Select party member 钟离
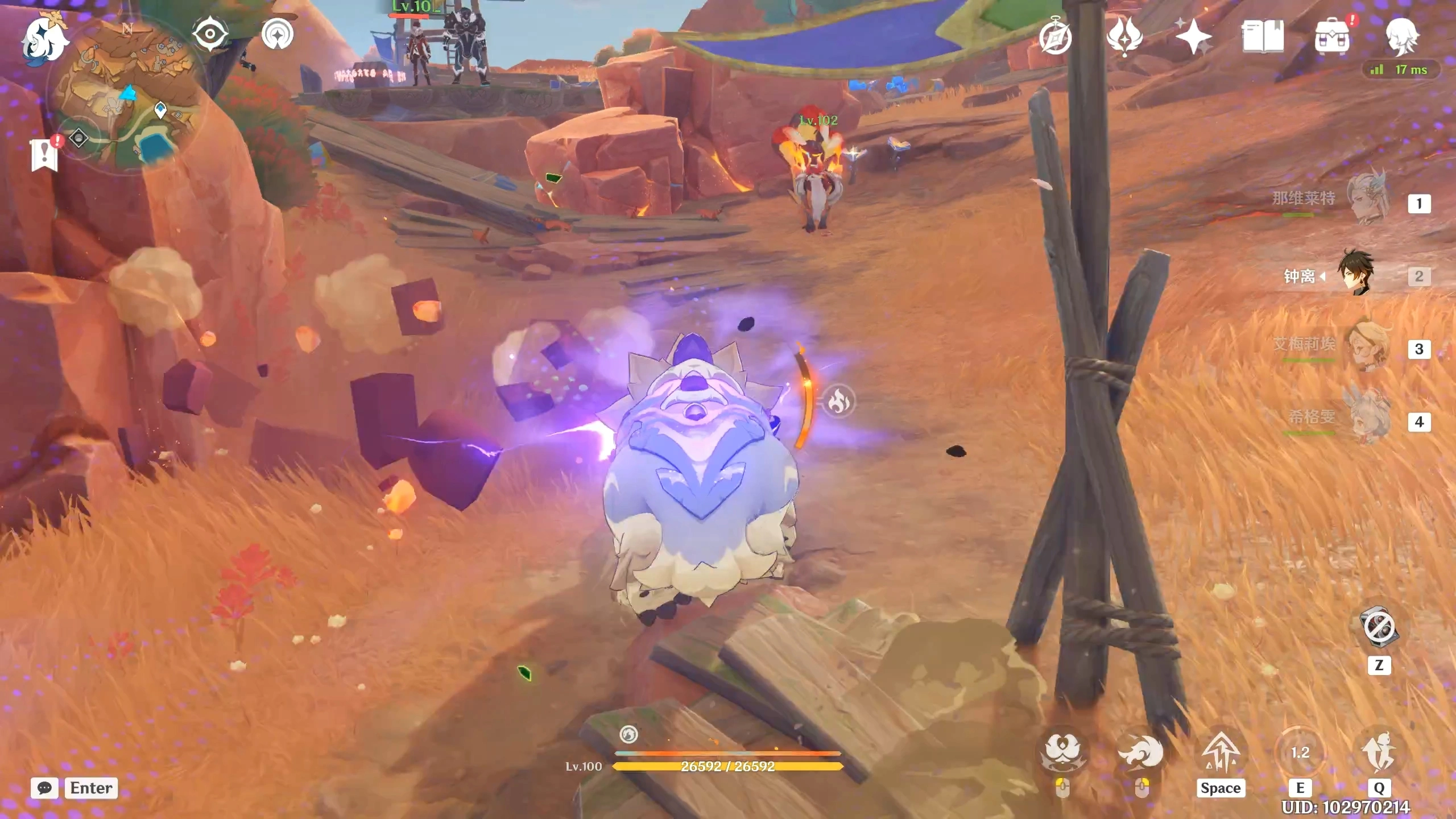Viewport: 1456px width, 819px height. (1357, 274)
